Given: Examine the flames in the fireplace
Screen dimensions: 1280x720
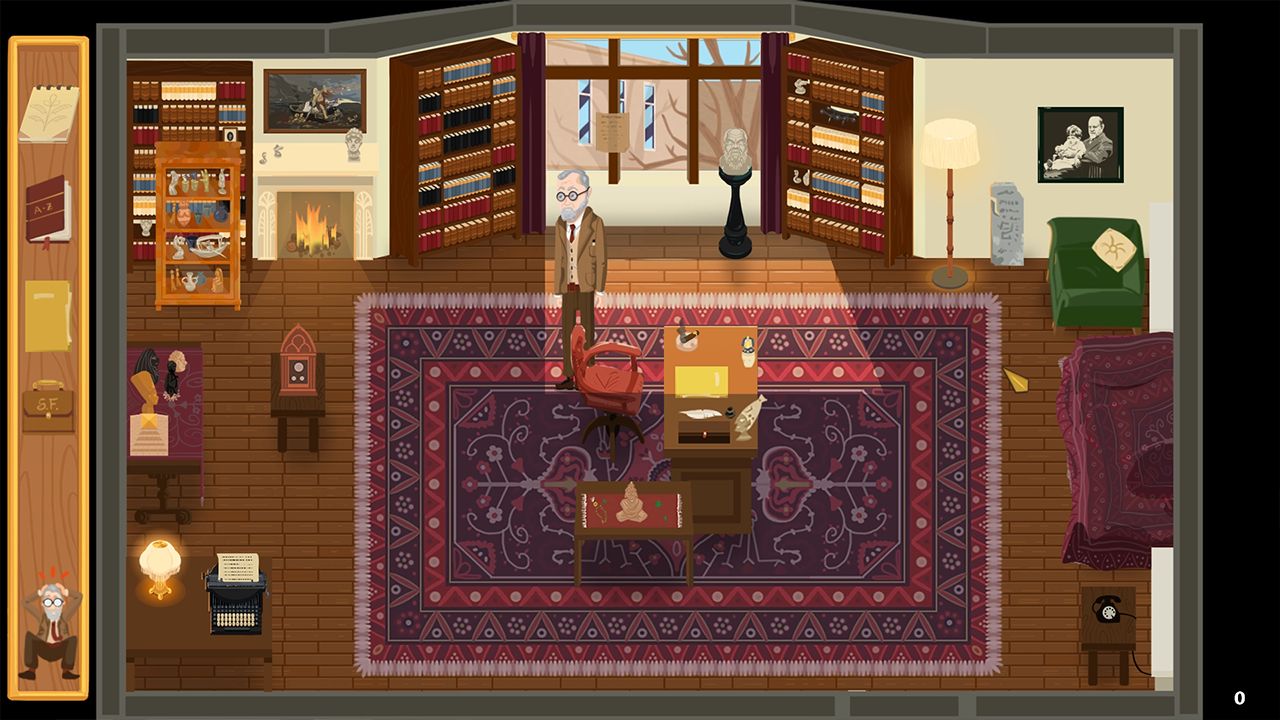Looking at the screenshot, I should tap(311, 225).
